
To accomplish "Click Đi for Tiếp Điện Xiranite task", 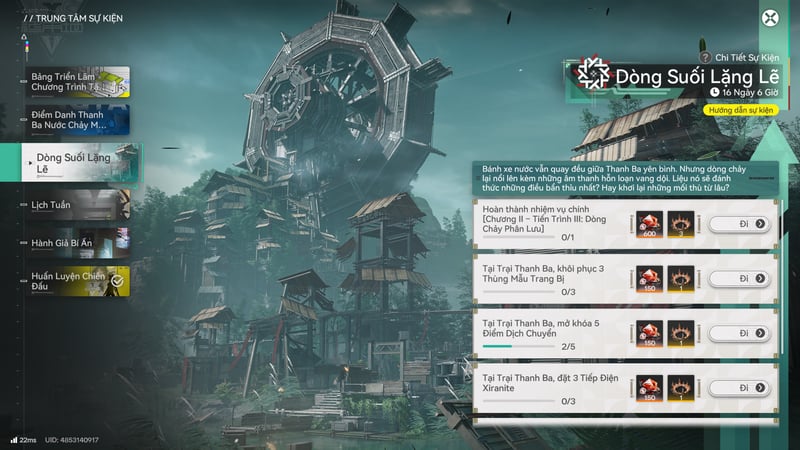I will (x=742, y=387).
